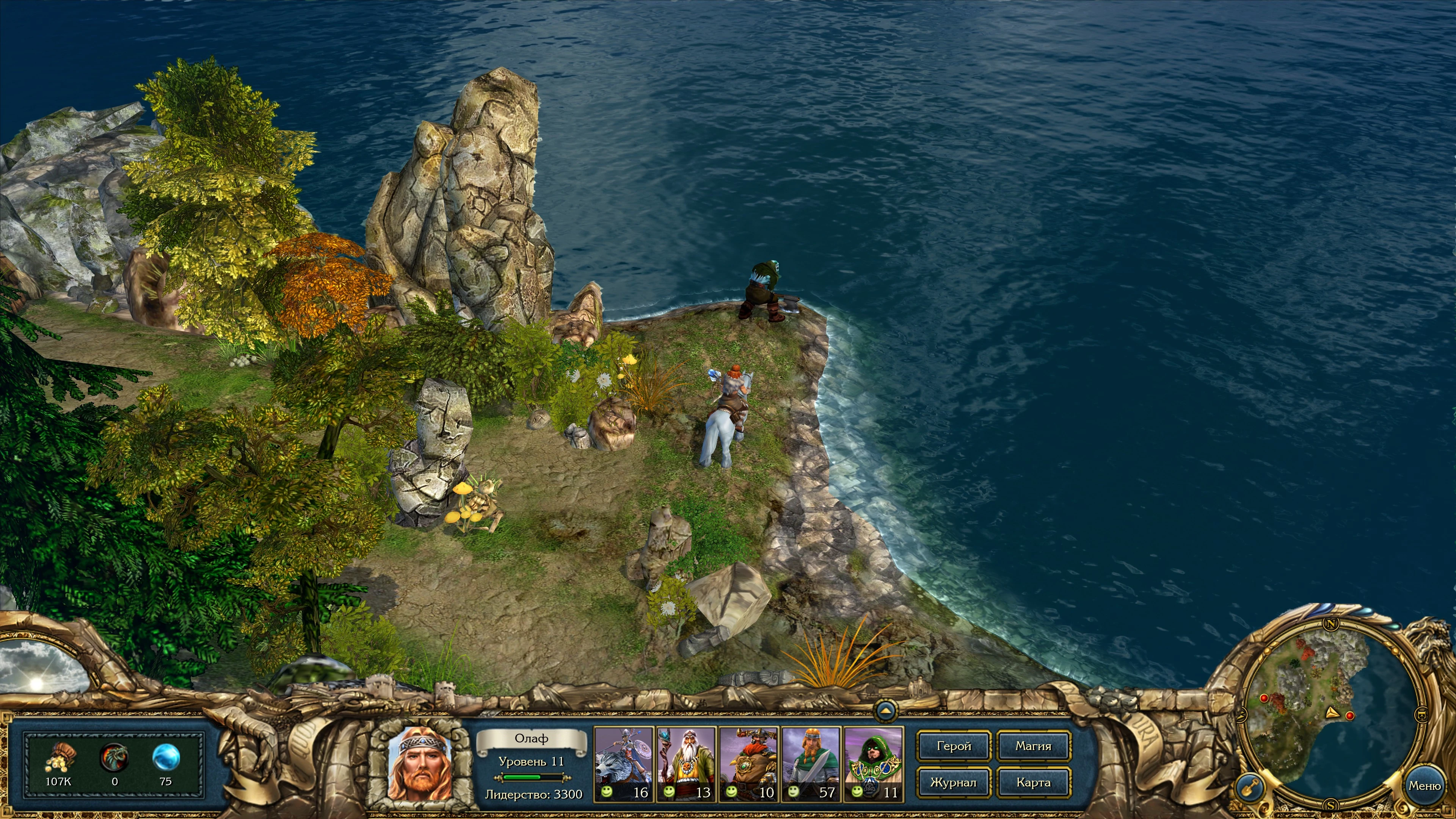The height and width of the screenshot is (819, 1456).
Task: Open the Меню game menu
Action: (1425, 786)
